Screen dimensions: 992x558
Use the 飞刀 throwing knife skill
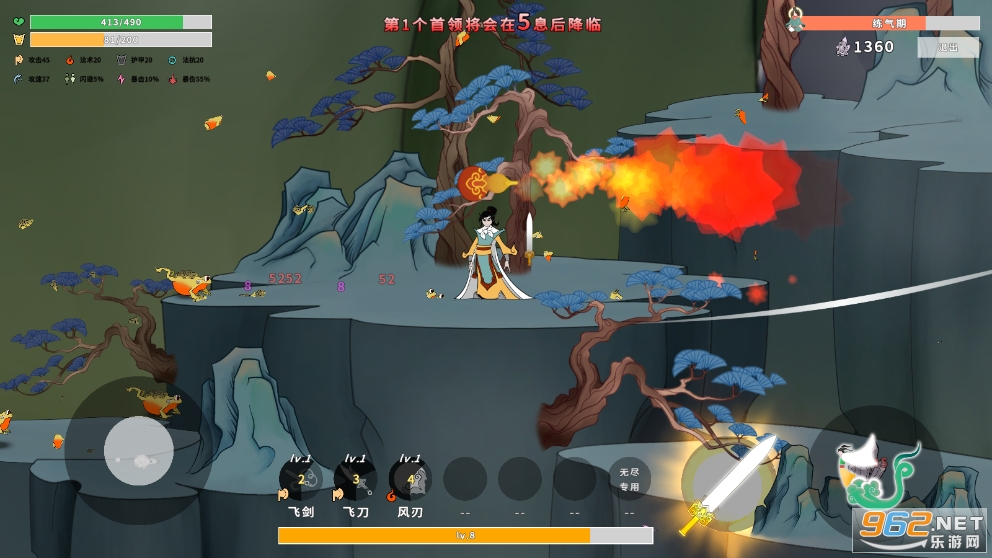click(x=355, y=480)
